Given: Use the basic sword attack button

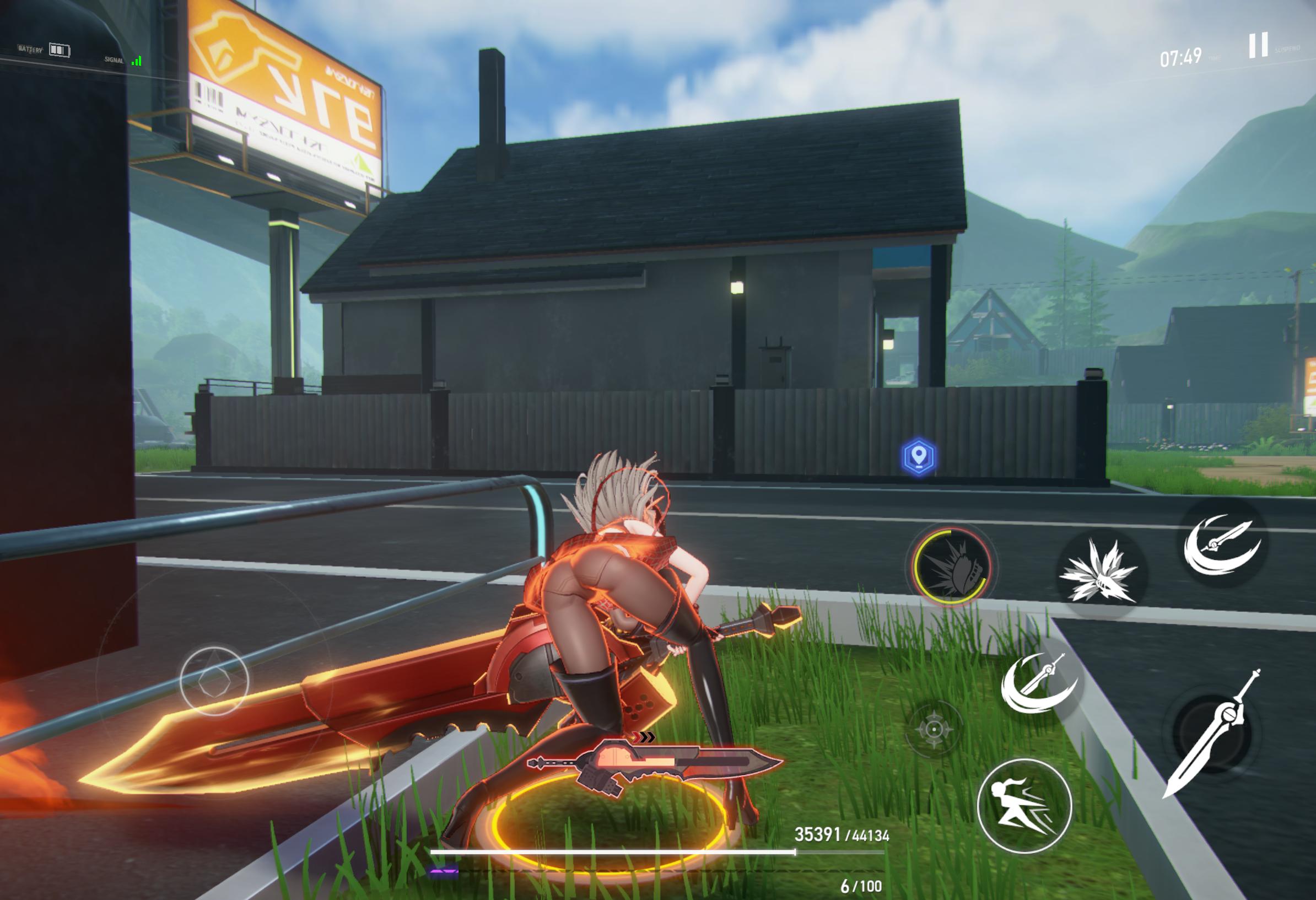Looking at the screenshot, I should (1212, 734).
